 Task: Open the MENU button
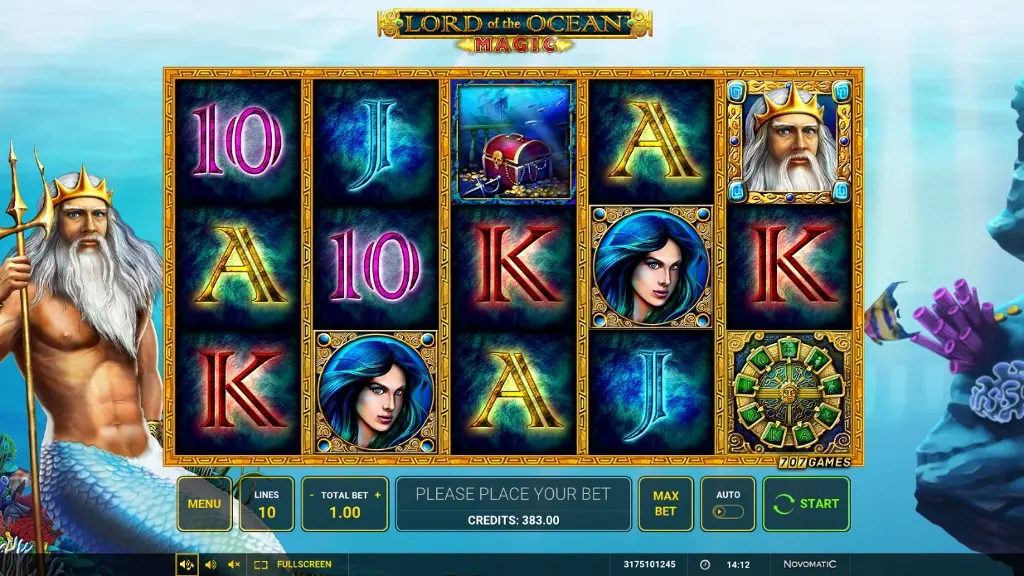tap(204, 504)
